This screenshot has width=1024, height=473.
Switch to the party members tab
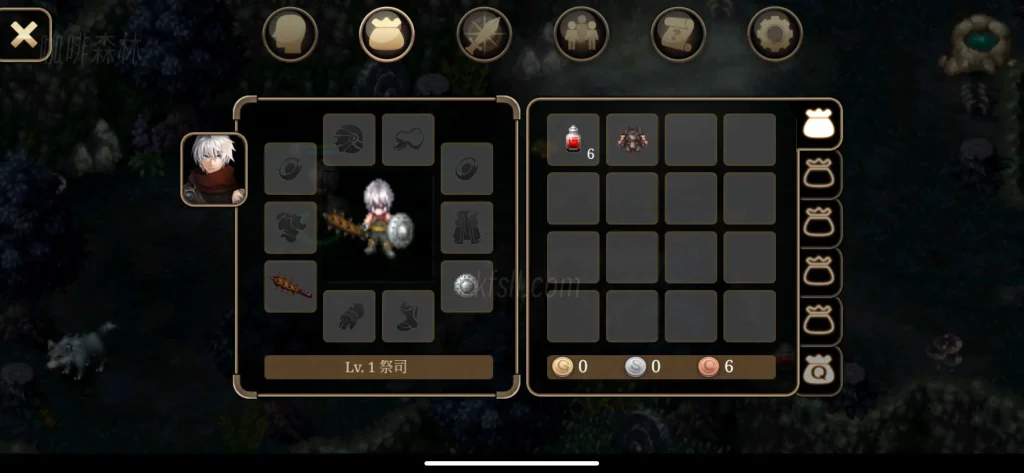581,34
